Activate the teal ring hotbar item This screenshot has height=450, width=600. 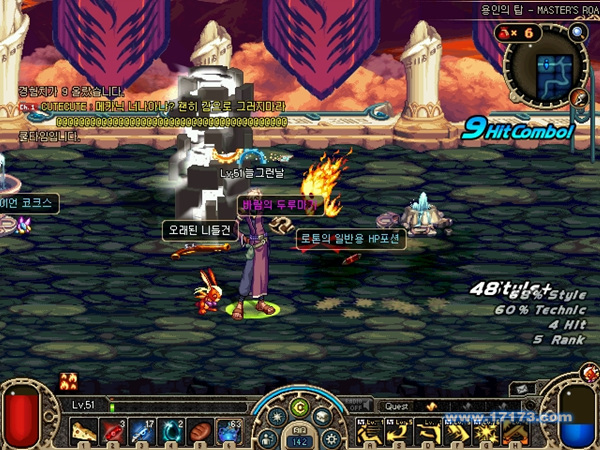(170, 432)
